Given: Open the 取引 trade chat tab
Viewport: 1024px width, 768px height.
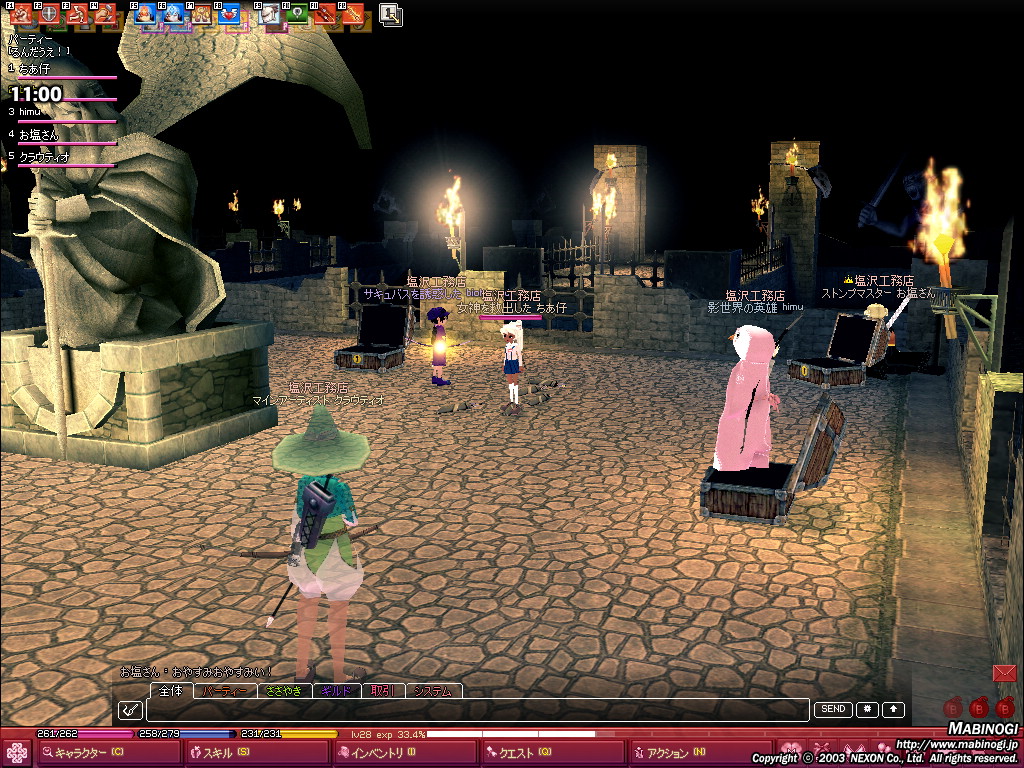Looking at the screenshot, I should coord(382,691).
